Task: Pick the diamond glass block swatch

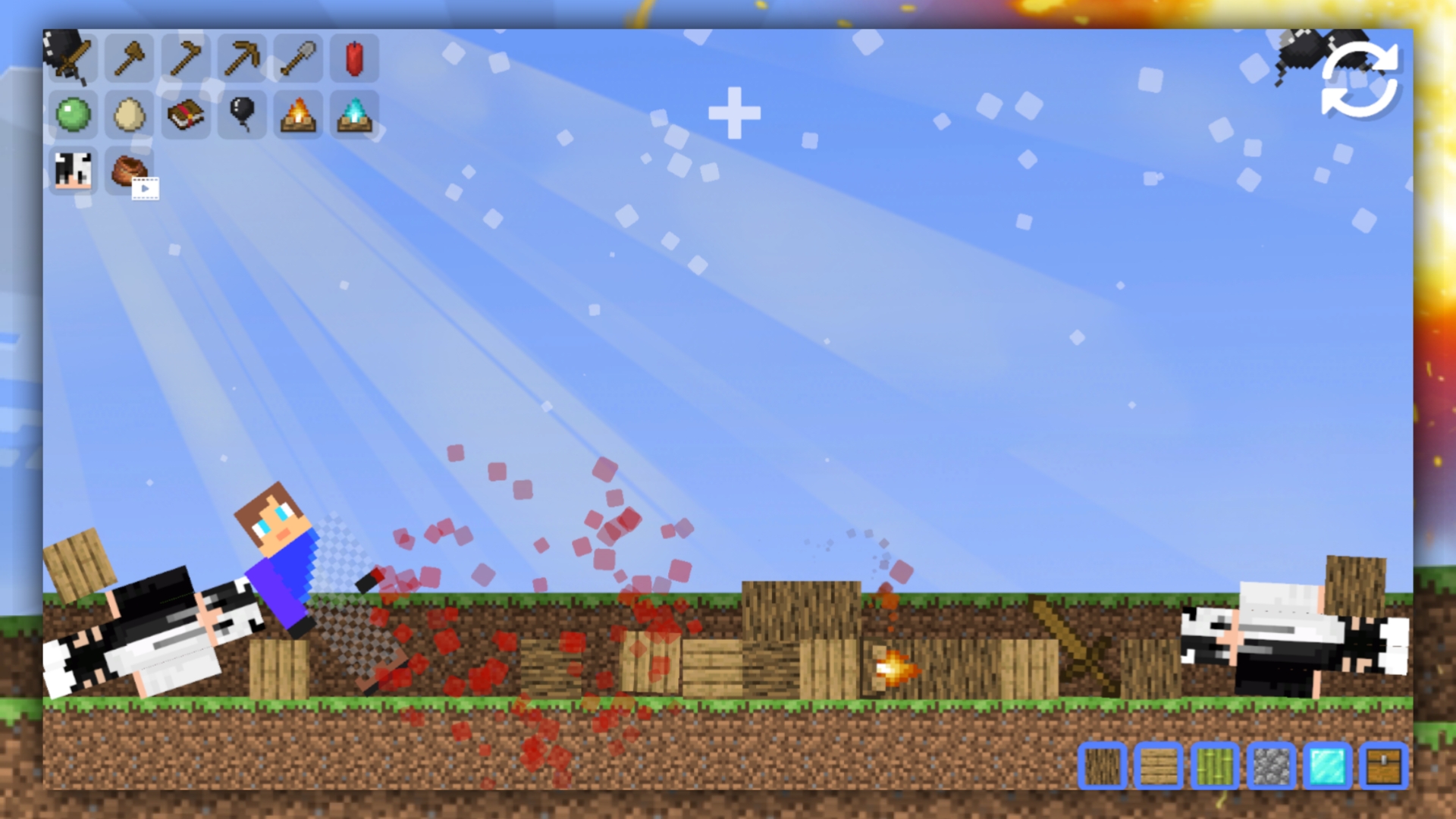Action: 1326,766
